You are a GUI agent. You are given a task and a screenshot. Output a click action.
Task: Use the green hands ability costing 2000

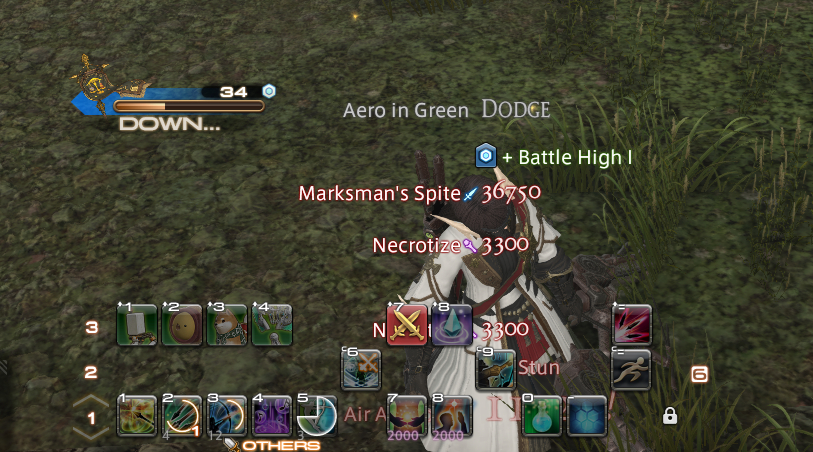(407, 415)
